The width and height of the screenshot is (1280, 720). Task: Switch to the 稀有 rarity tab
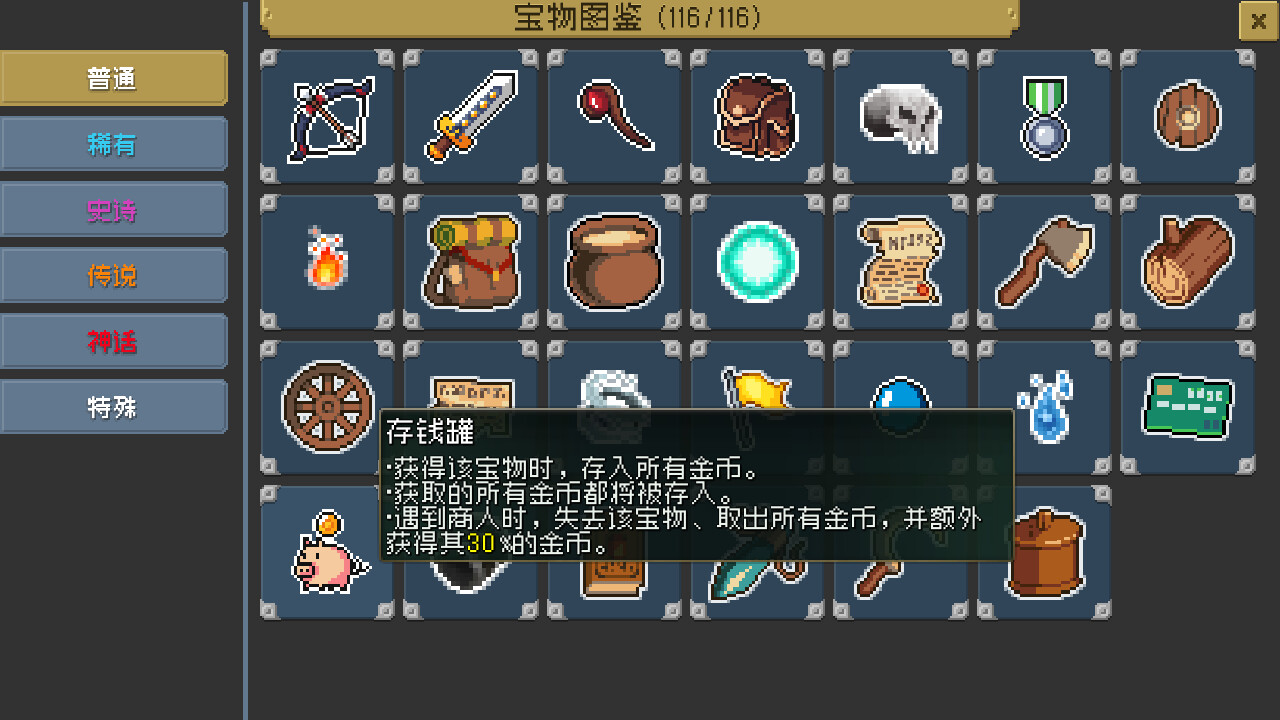pos(114,143)
